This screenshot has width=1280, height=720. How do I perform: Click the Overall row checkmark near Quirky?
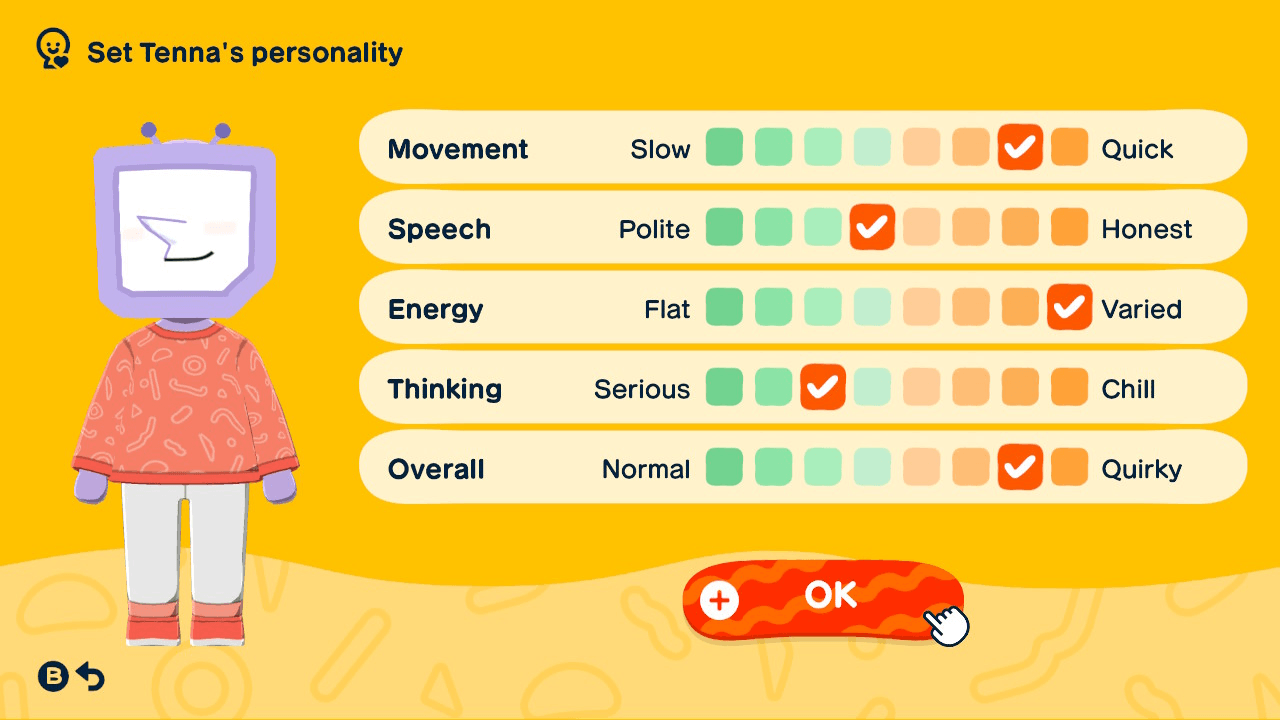1020,467
